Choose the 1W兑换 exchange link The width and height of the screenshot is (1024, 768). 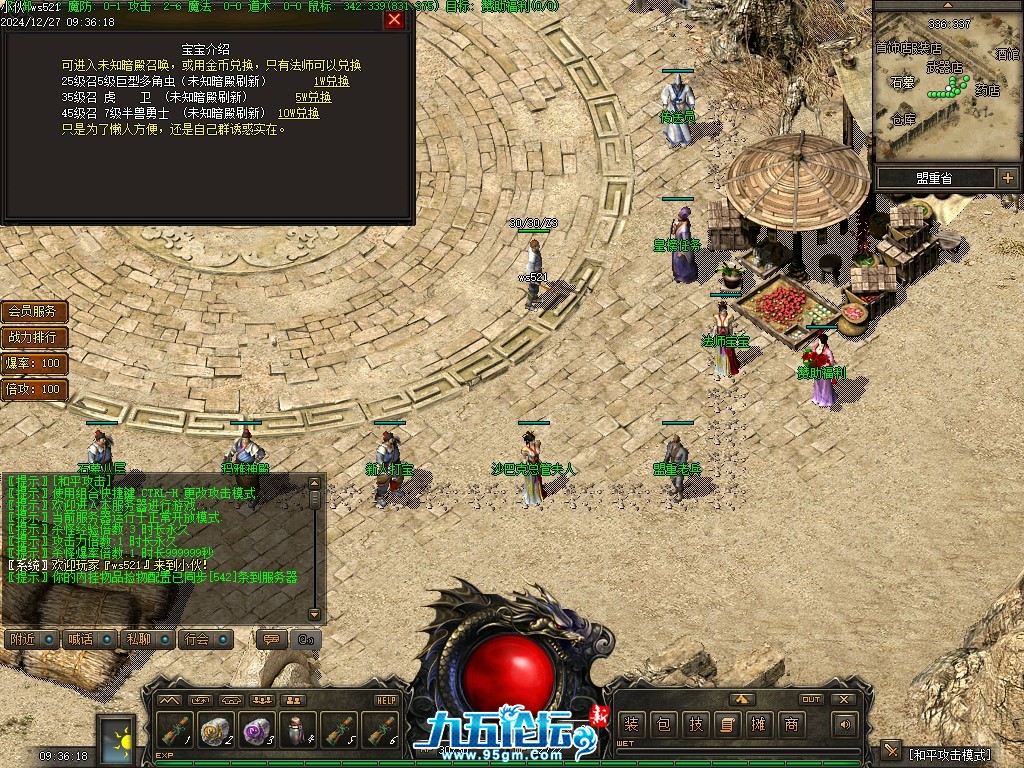point(331,81)
